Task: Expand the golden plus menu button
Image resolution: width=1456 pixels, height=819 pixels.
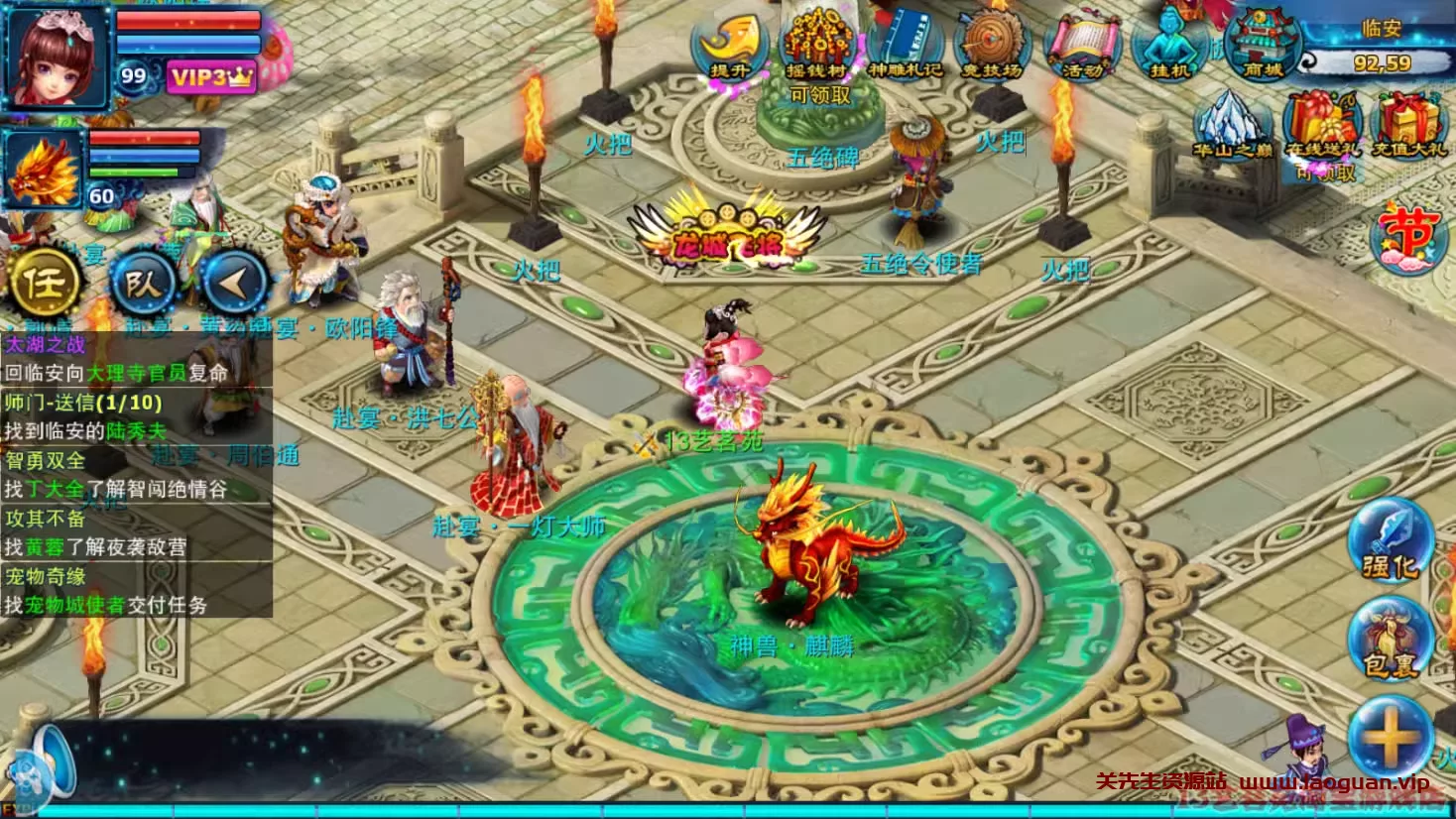Action: [1391, 737]
